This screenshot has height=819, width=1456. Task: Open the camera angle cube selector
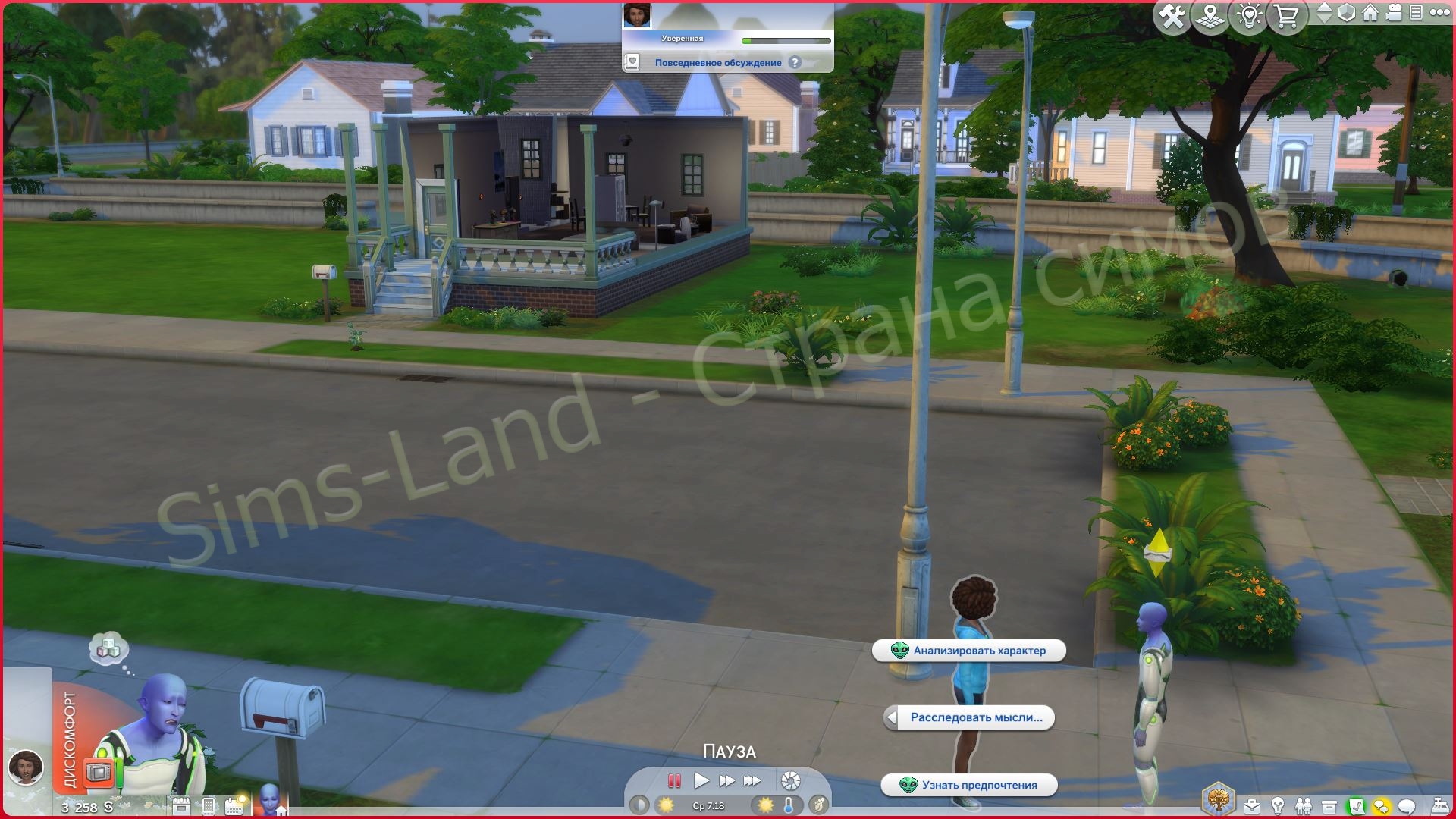click(1346, 13)
